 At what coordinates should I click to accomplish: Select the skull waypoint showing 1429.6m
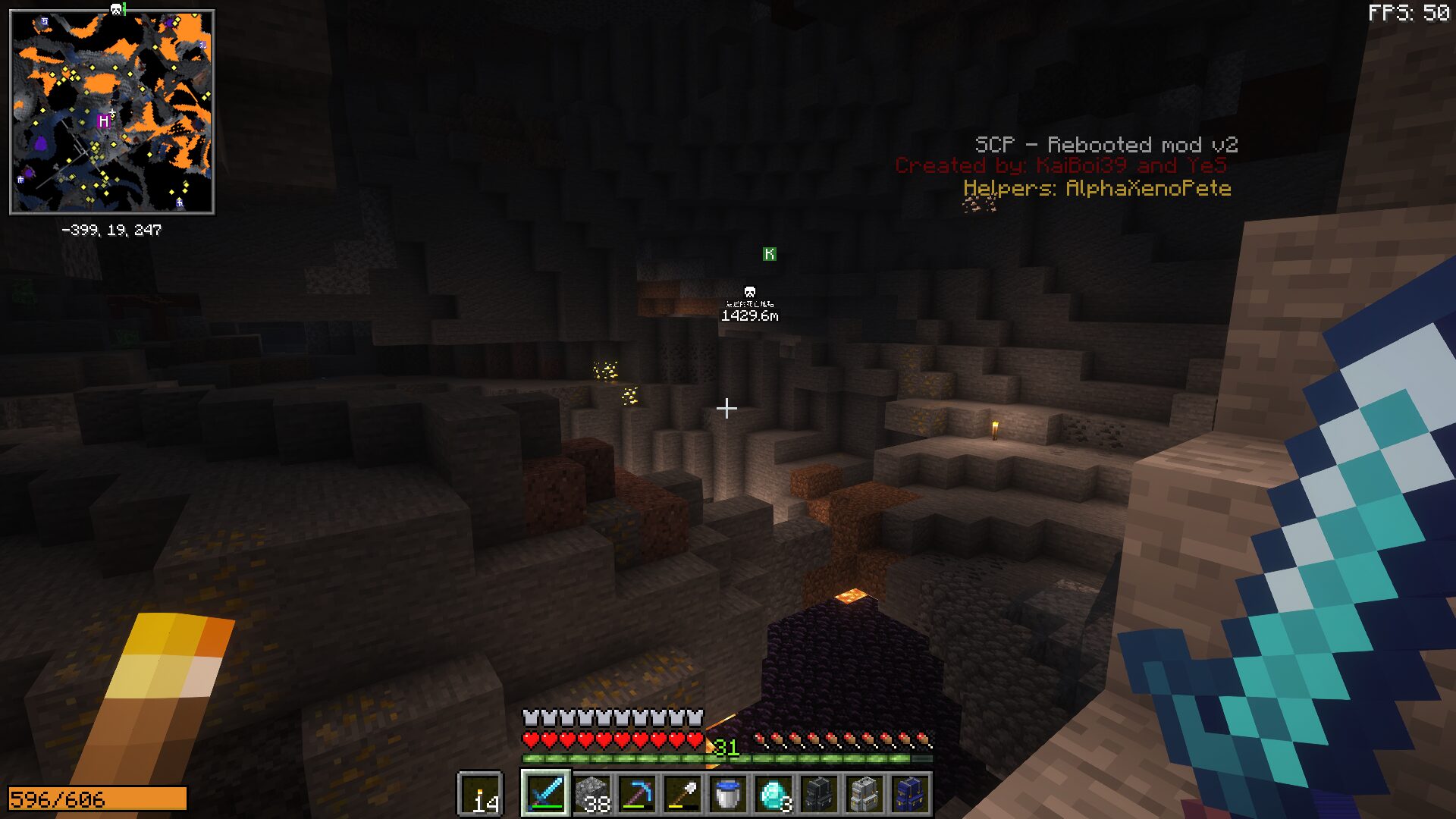tap(749, 293)
